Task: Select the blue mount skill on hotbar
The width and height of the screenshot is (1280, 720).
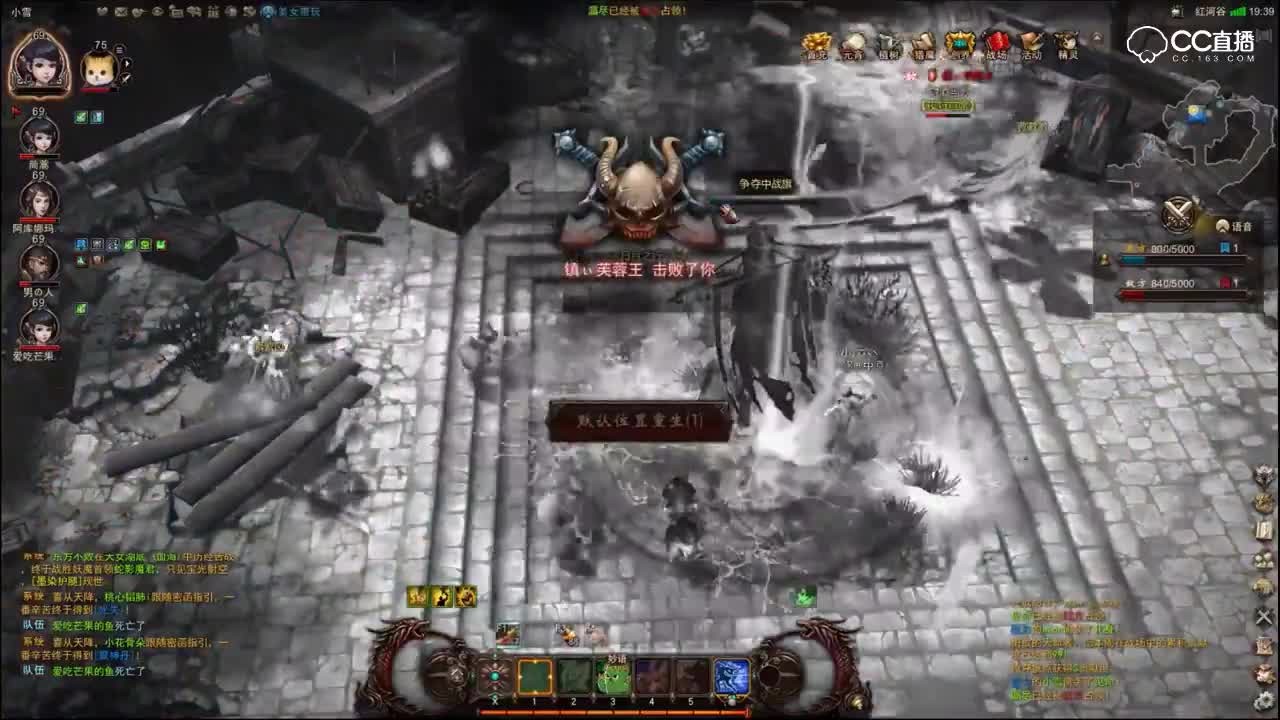Action: [x=731, y=676]
